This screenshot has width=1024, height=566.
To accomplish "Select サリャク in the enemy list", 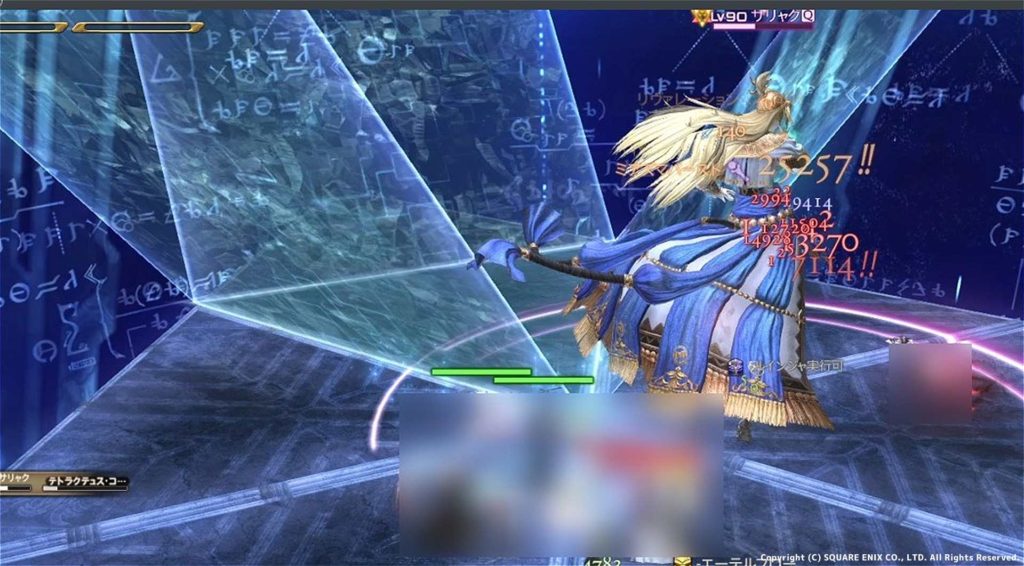I will pyautogui.click(x=18, y=479).
